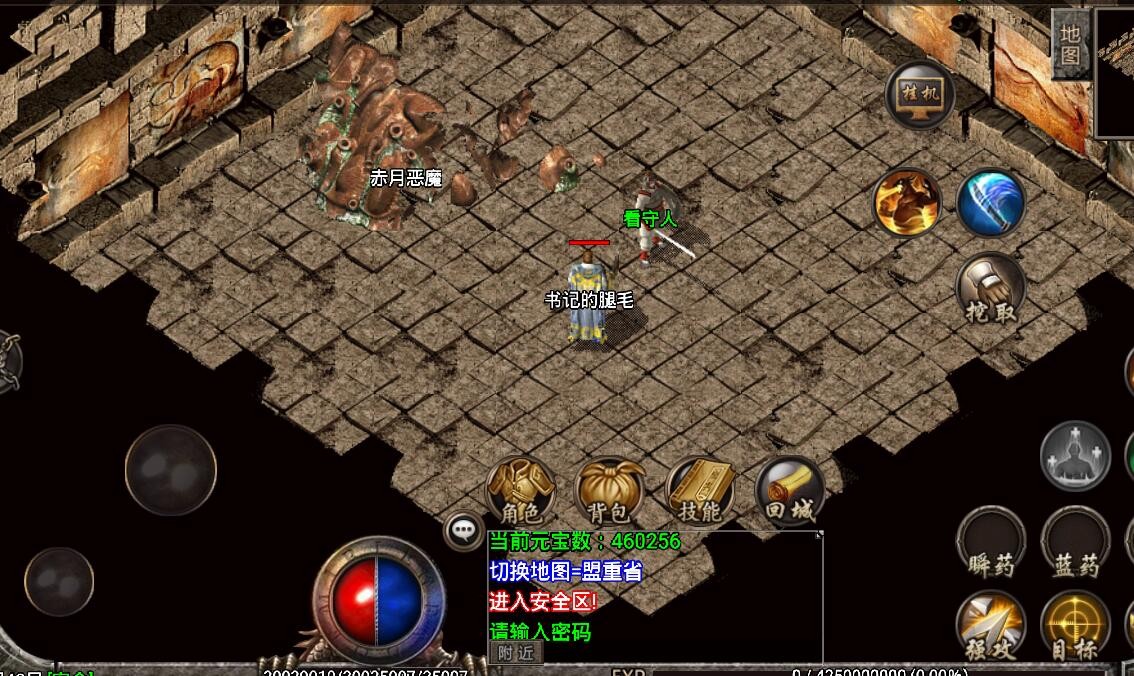Open the 地图 map button
This screenshot has height=676, width=1134.
(x=1069, y=44)
